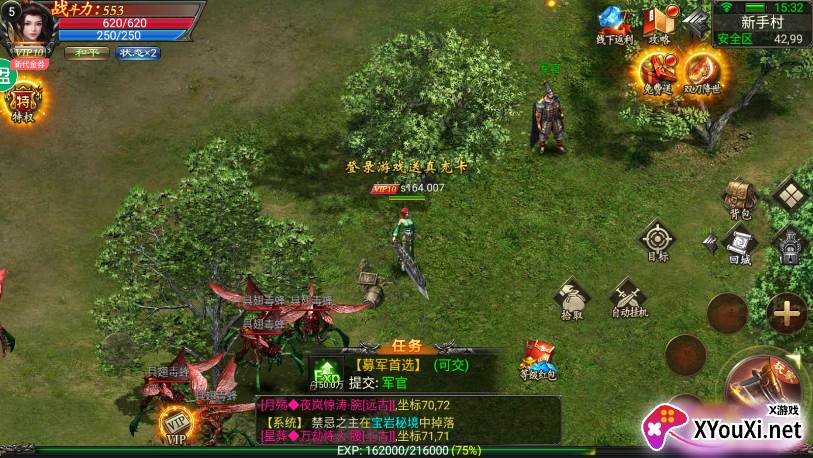Viewport: 813px width, 458px height.
Task: Open the diamond four-square menu button
Action: pos(791,195)
